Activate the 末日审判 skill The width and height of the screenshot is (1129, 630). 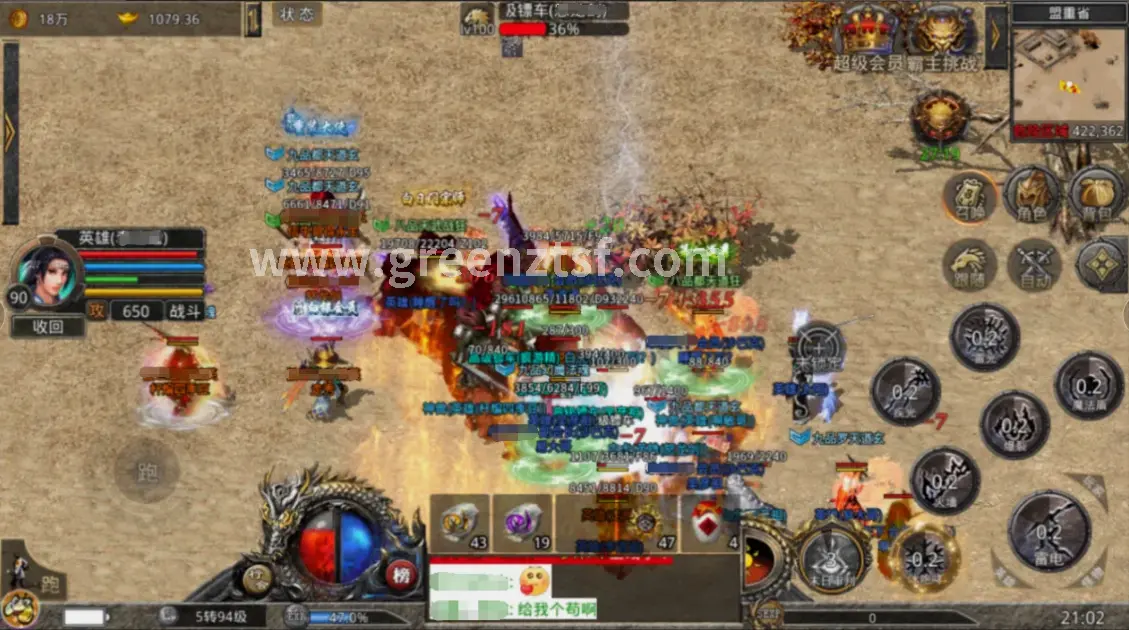coord(831,559)
